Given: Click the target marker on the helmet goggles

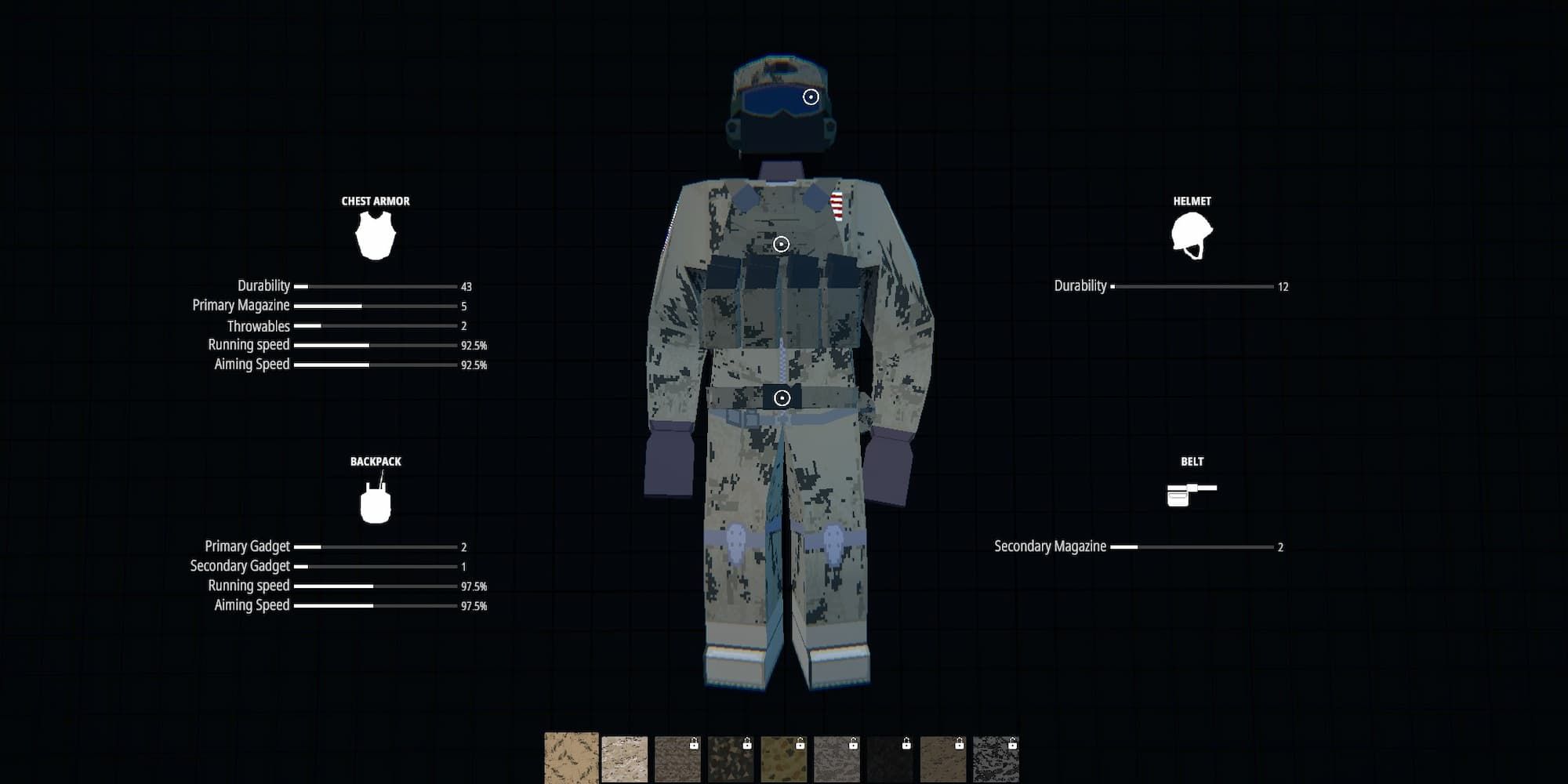Looking at the screenshot, I should pos(811,97).
